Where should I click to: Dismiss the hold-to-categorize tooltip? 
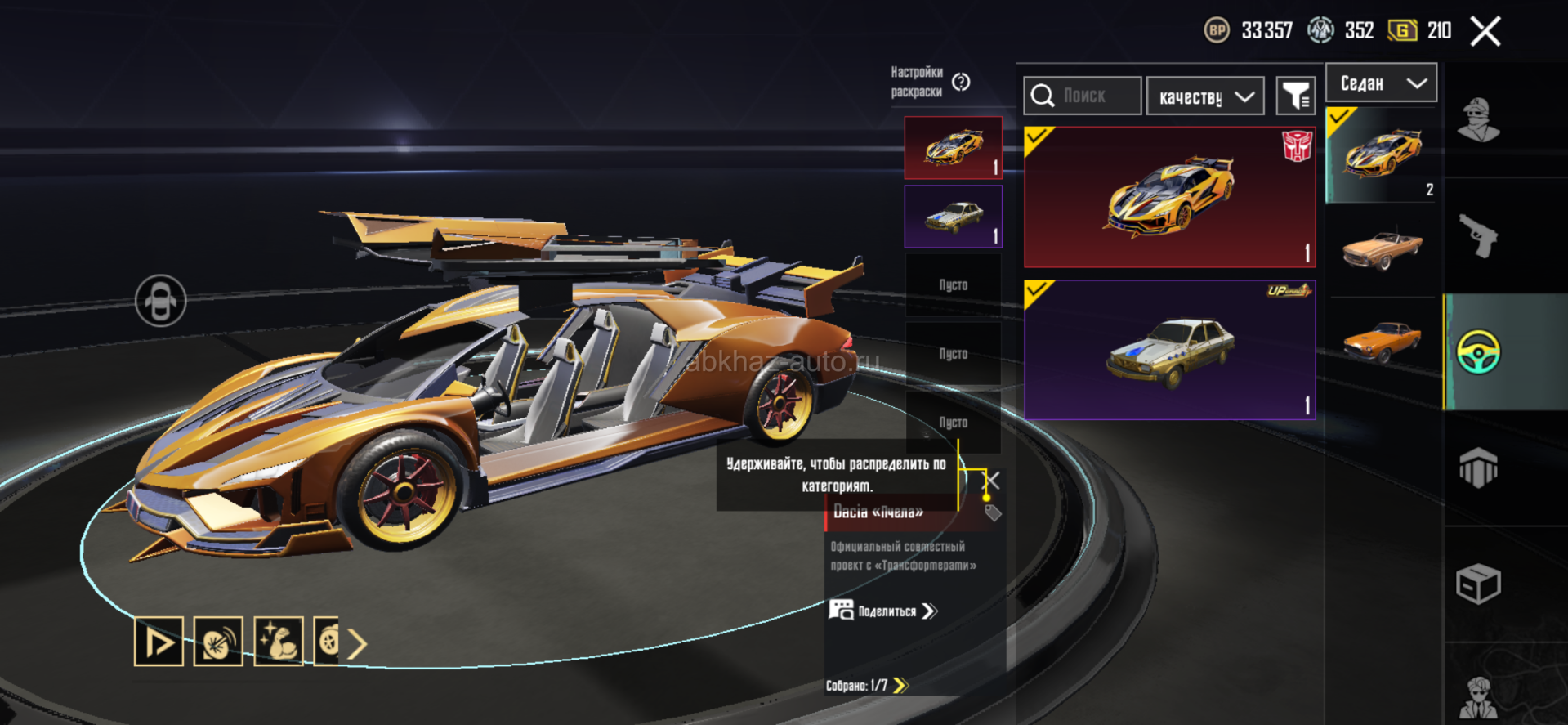pos(992,479)
